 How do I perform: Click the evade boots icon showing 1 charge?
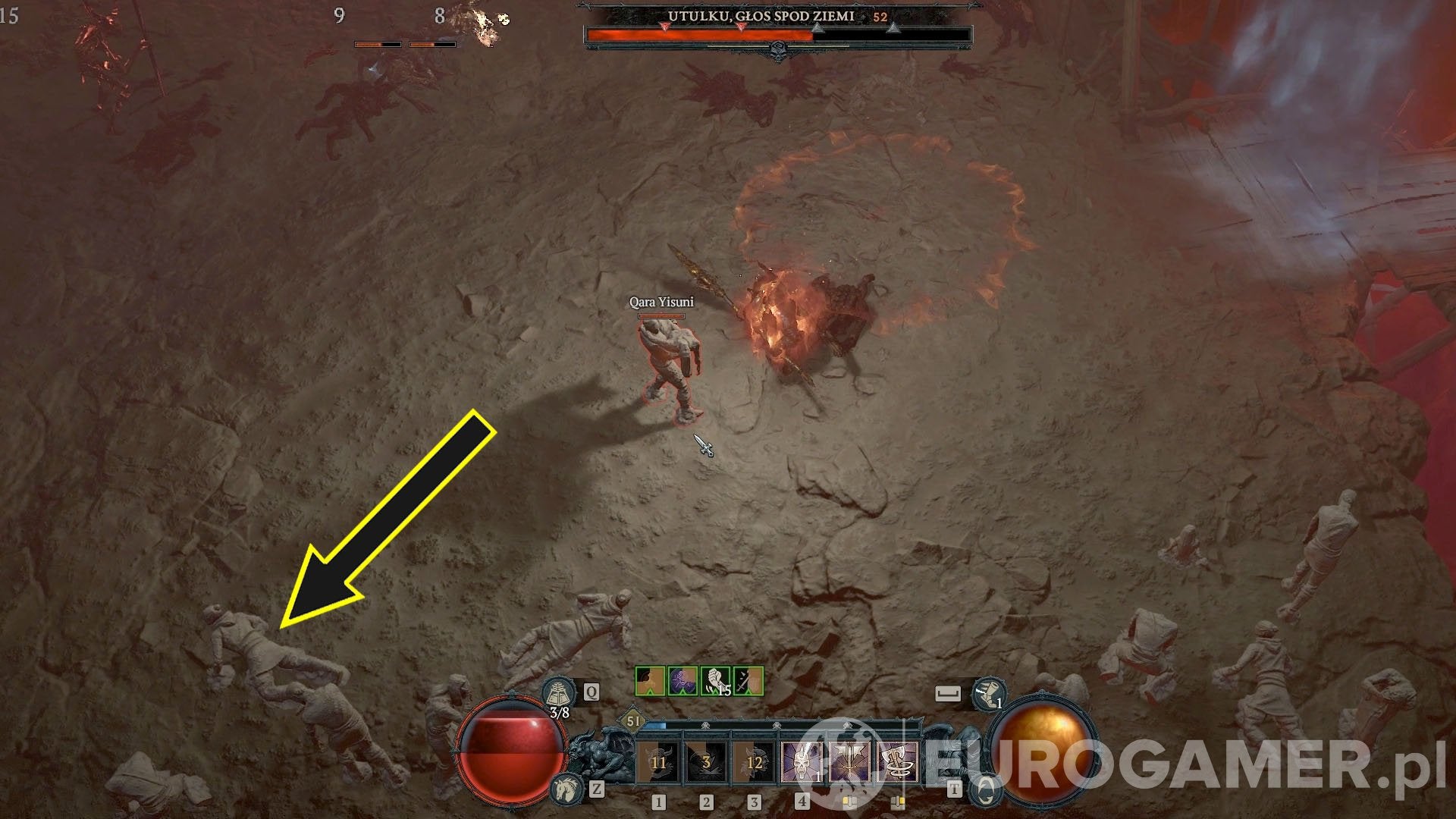point(987,694)
